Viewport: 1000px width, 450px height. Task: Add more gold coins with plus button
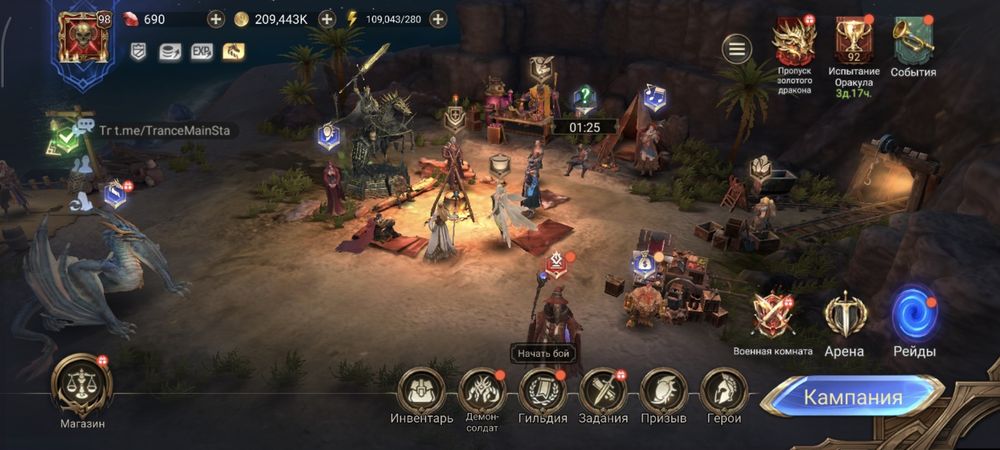coord(326,19)
